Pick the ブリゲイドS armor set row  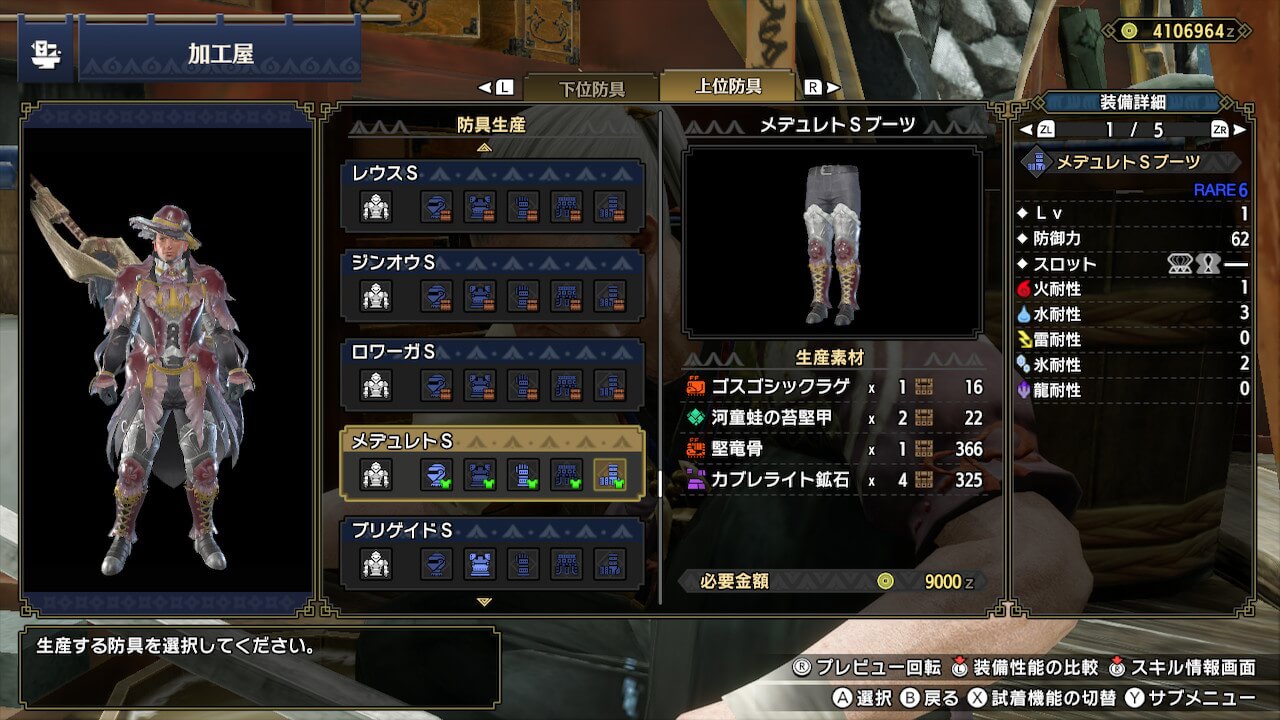click(492, 552)
